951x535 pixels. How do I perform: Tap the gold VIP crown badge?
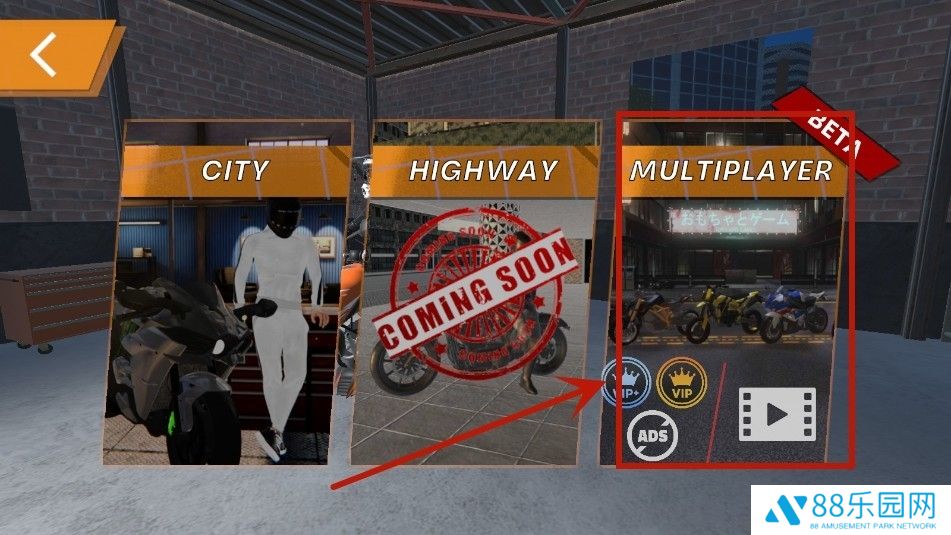point(682,381)
